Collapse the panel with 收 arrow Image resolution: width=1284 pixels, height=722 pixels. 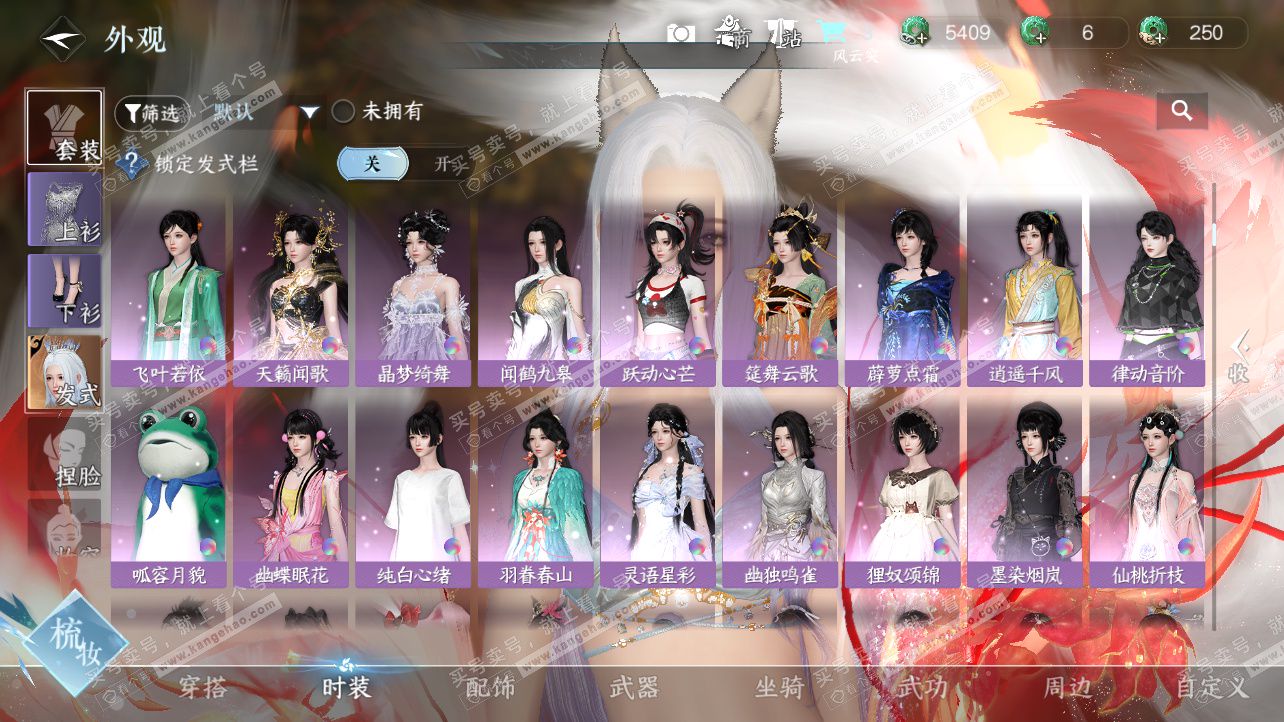click(1240, 357)
